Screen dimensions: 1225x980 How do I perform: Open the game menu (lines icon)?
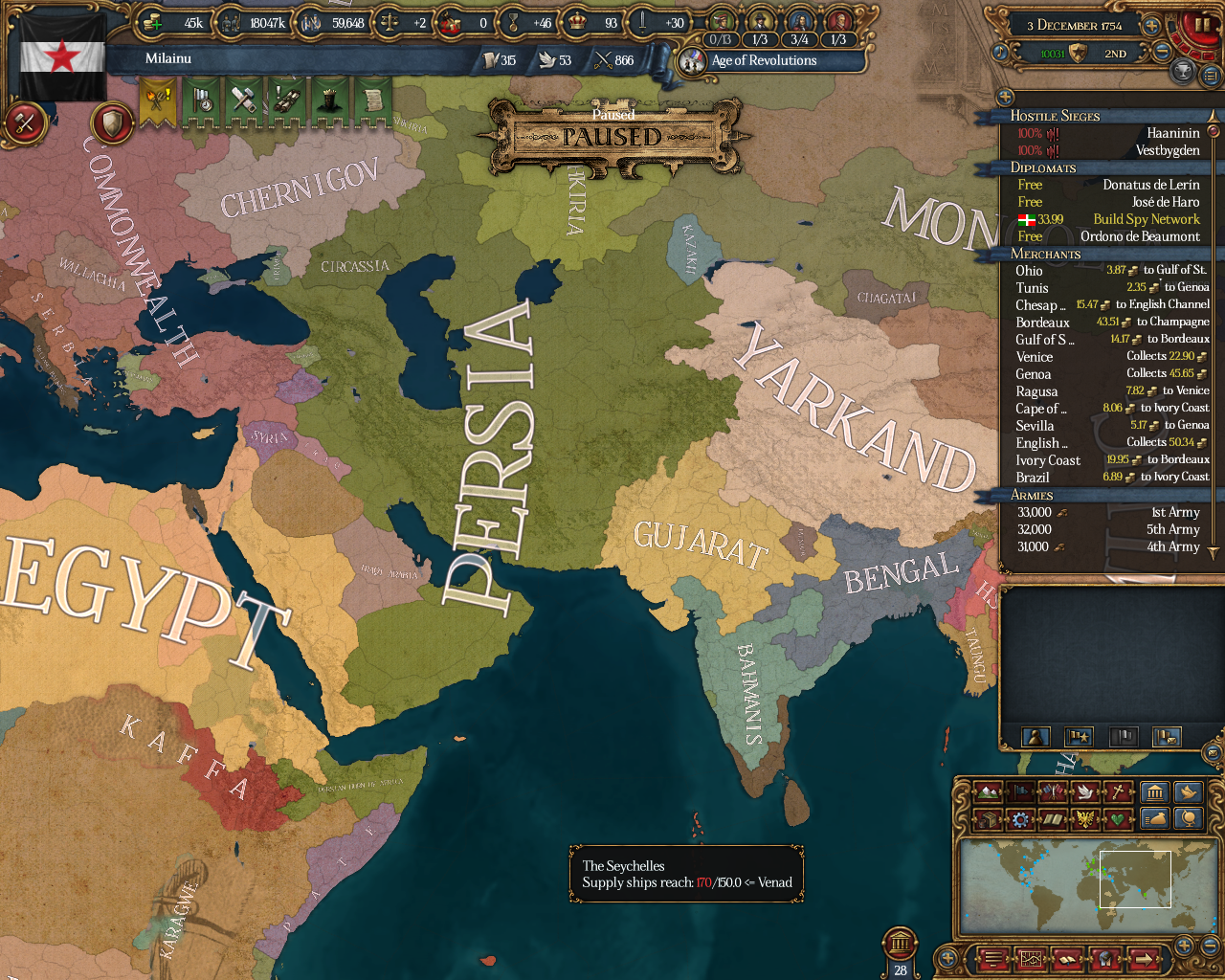tap(993, 959)
